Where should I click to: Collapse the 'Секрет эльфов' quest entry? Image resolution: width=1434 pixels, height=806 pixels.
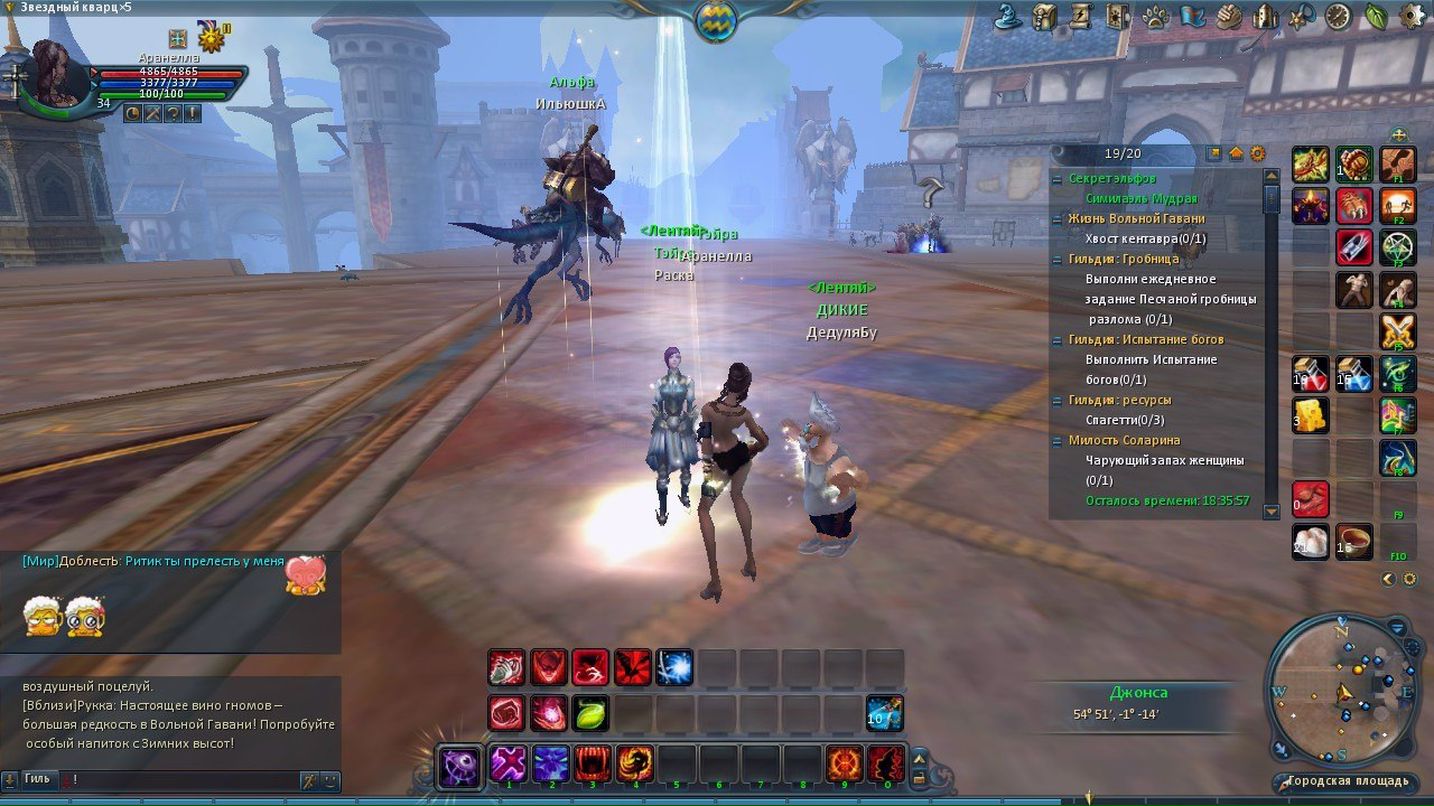click(x=1057, y=179)
